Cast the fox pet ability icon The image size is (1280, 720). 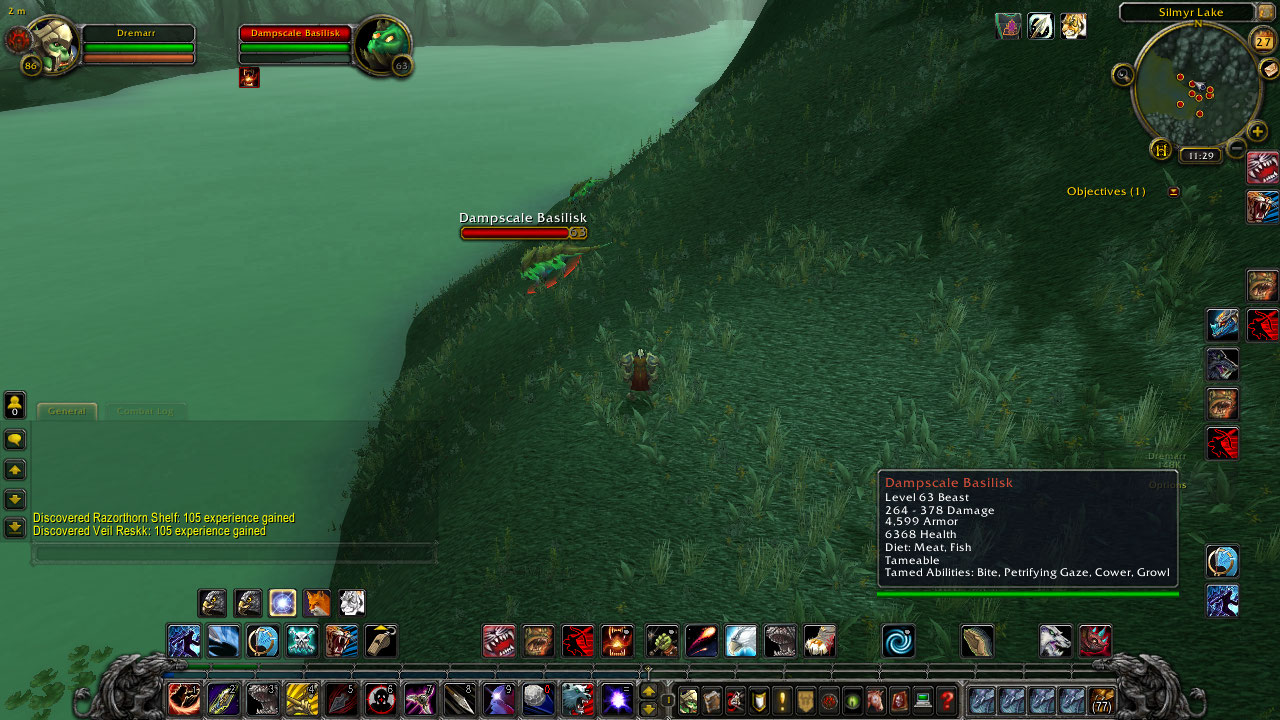click(x=316, y=603)
